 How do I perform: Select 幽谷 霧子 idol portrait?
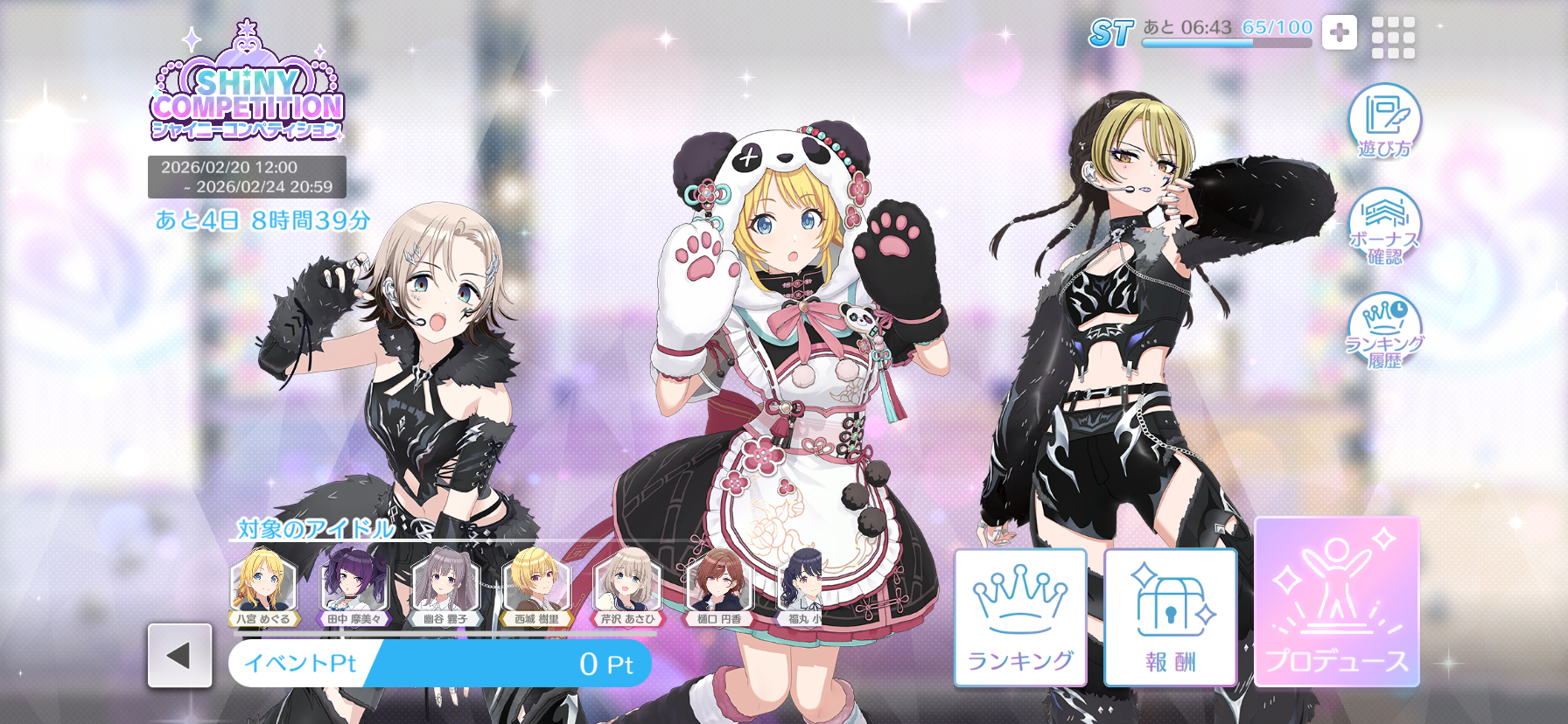(445, 584)
